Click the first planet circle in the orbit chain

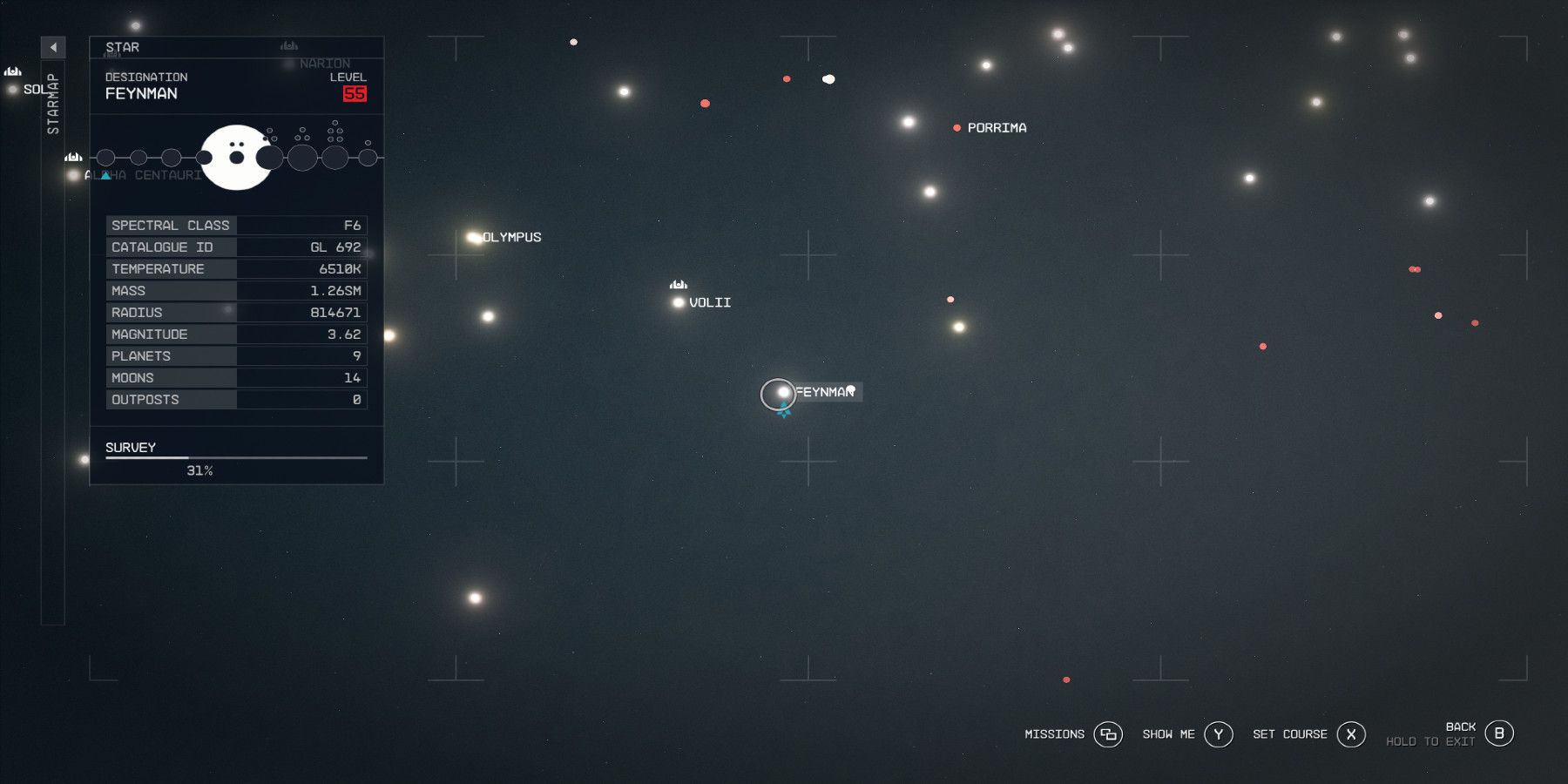point(106,159)
